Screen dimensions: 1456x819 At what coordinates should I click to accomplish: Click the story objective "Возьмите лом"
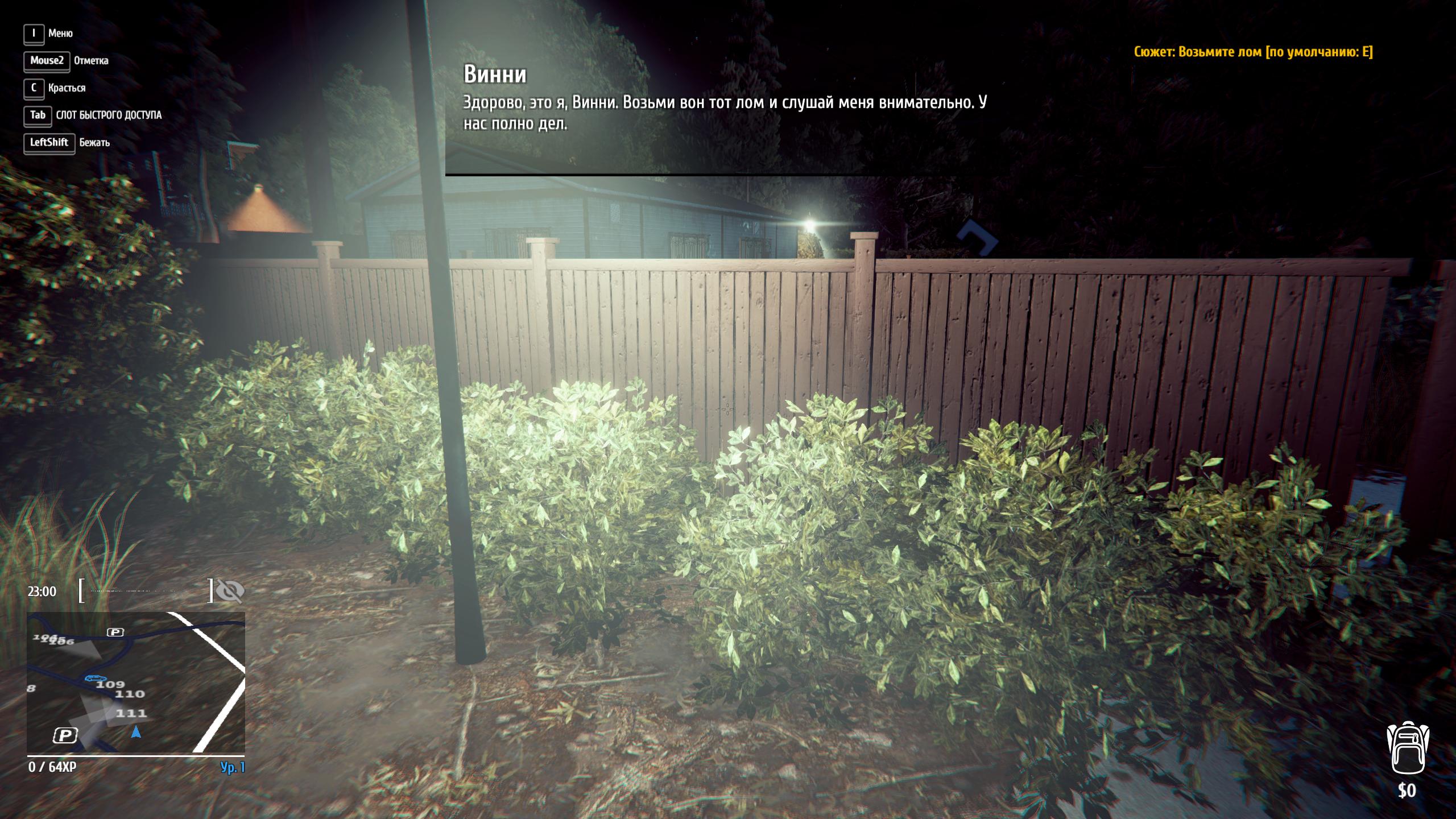click(x=1253, y=52)
